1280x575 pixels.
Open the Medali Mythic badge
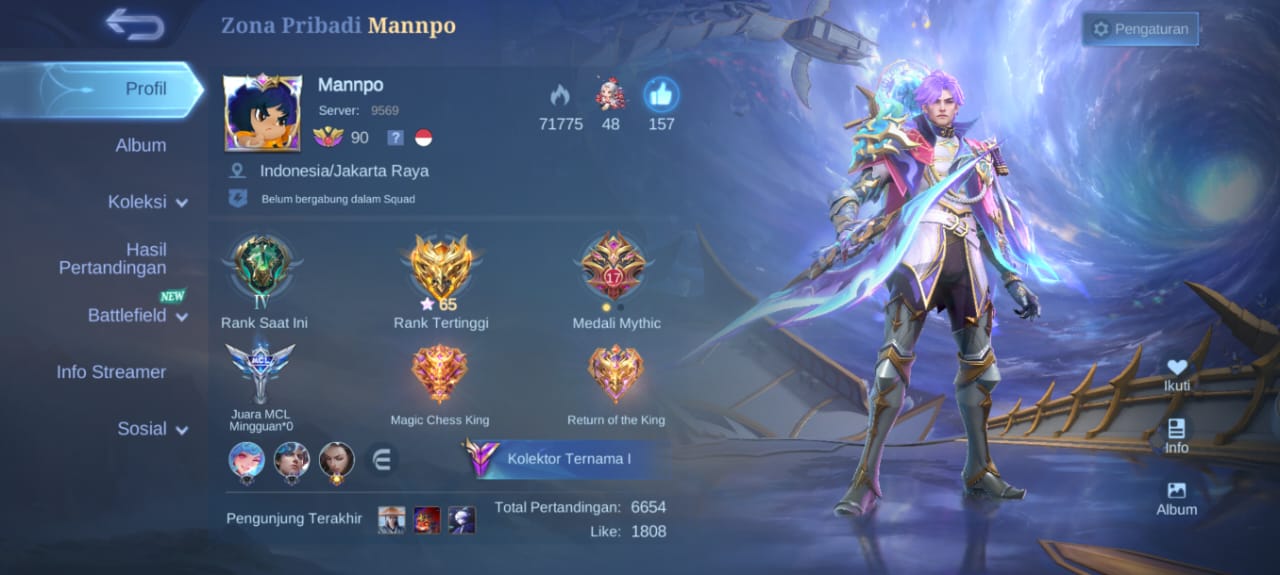click(x=615, y=266)
